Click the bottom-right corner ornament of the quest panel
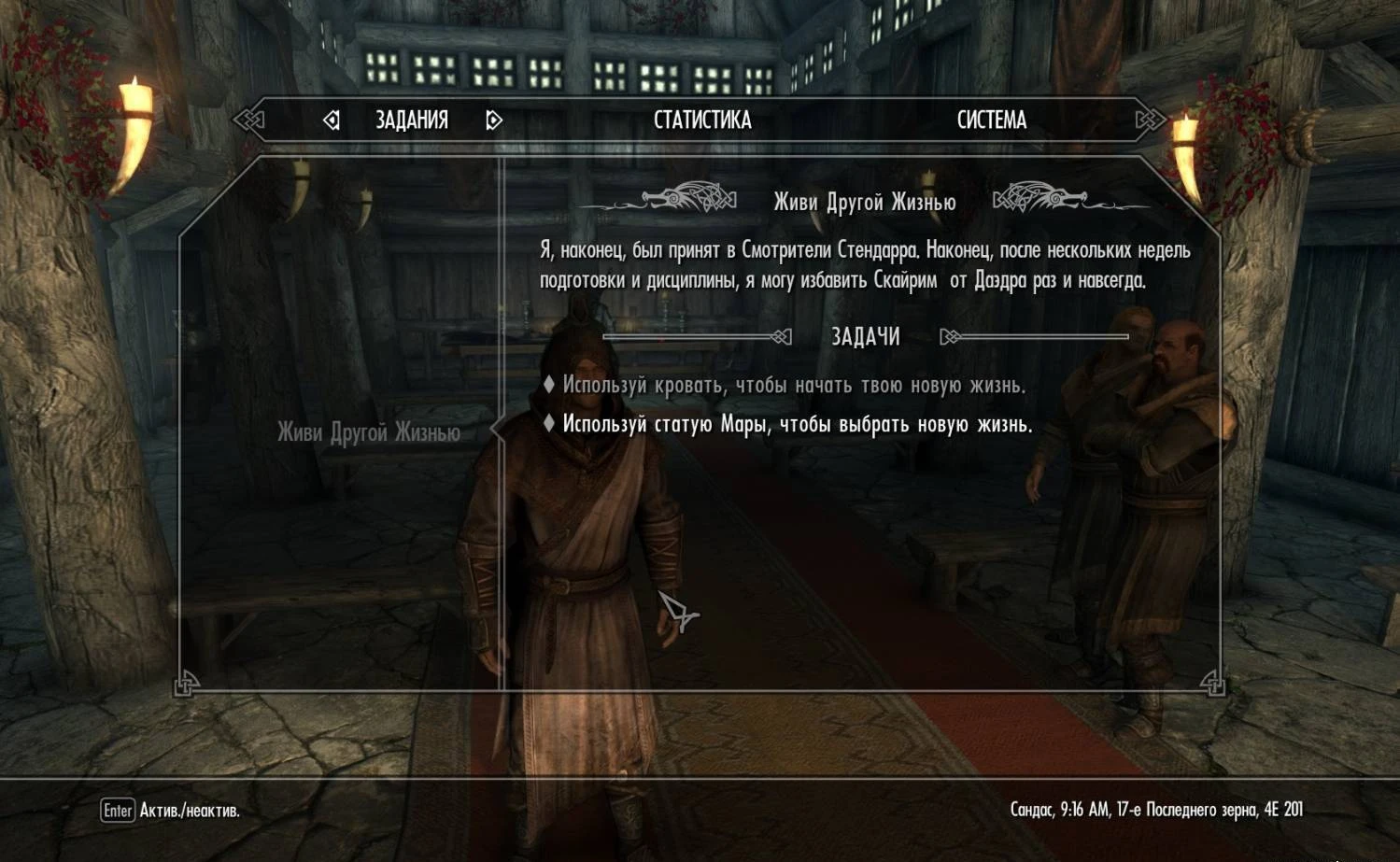This screenshot has width=1400, height=862. (1214, 685)
